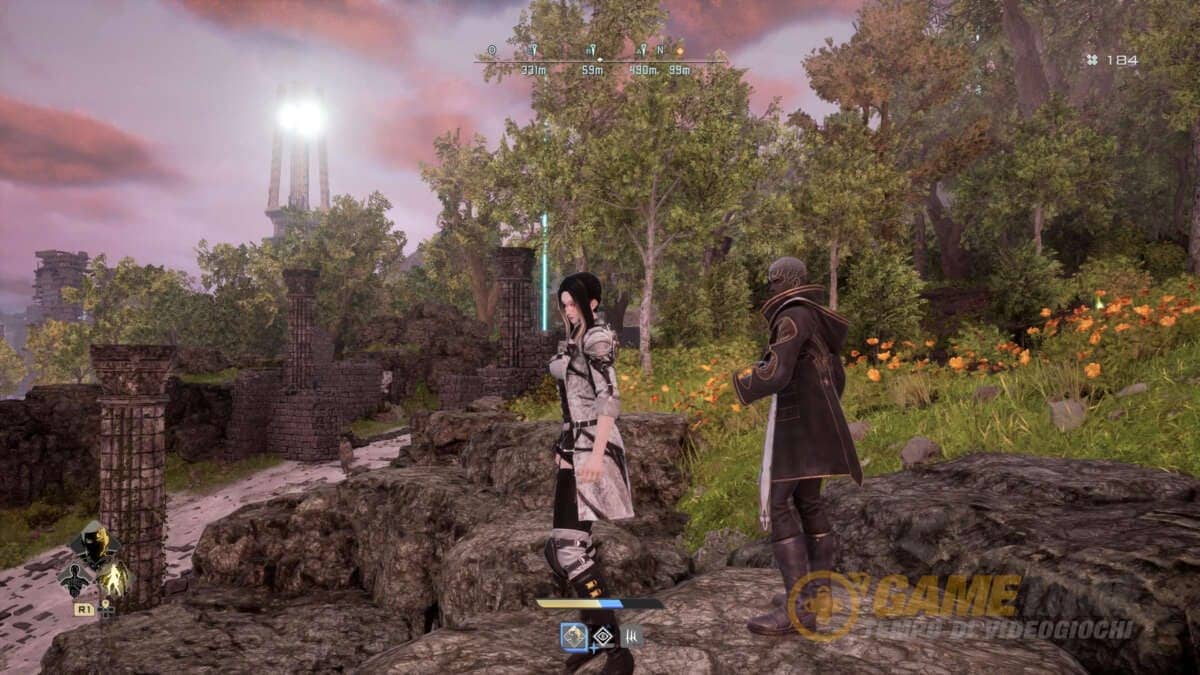Click the compass marker showing 331m
Viewport: 1200px width, 675px height.
click(533, 50)
